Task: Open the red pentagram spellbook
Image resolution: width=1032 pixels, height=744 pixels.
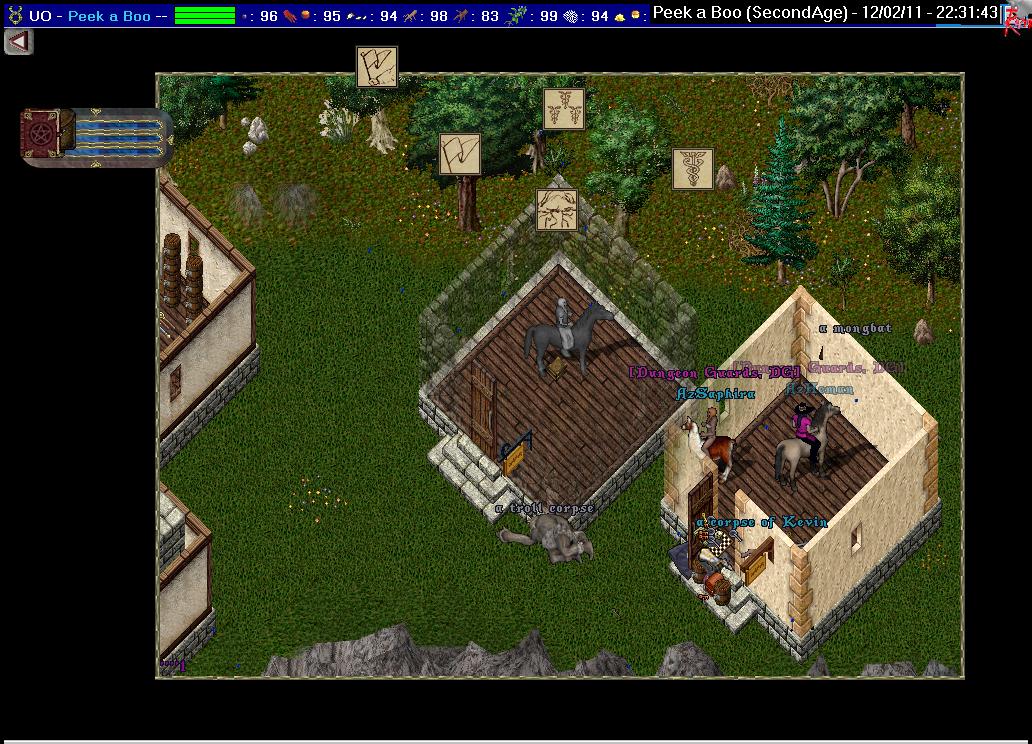Action: [47, 135]
